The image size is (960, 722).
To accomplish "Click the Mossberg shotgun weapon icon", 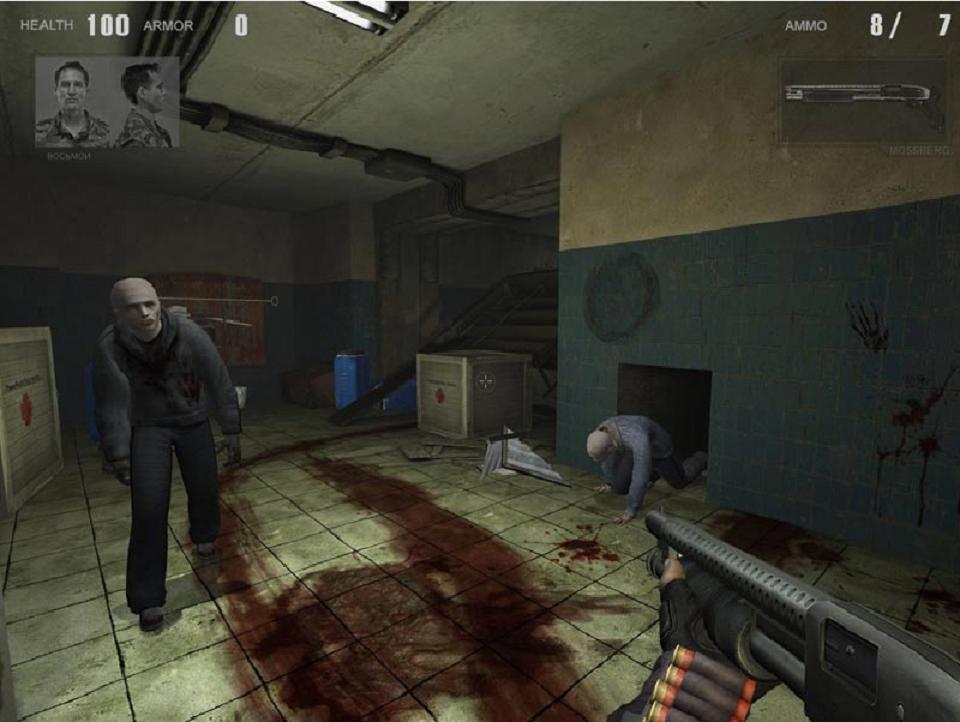I will pyautogui.click(x=862, y=101).
